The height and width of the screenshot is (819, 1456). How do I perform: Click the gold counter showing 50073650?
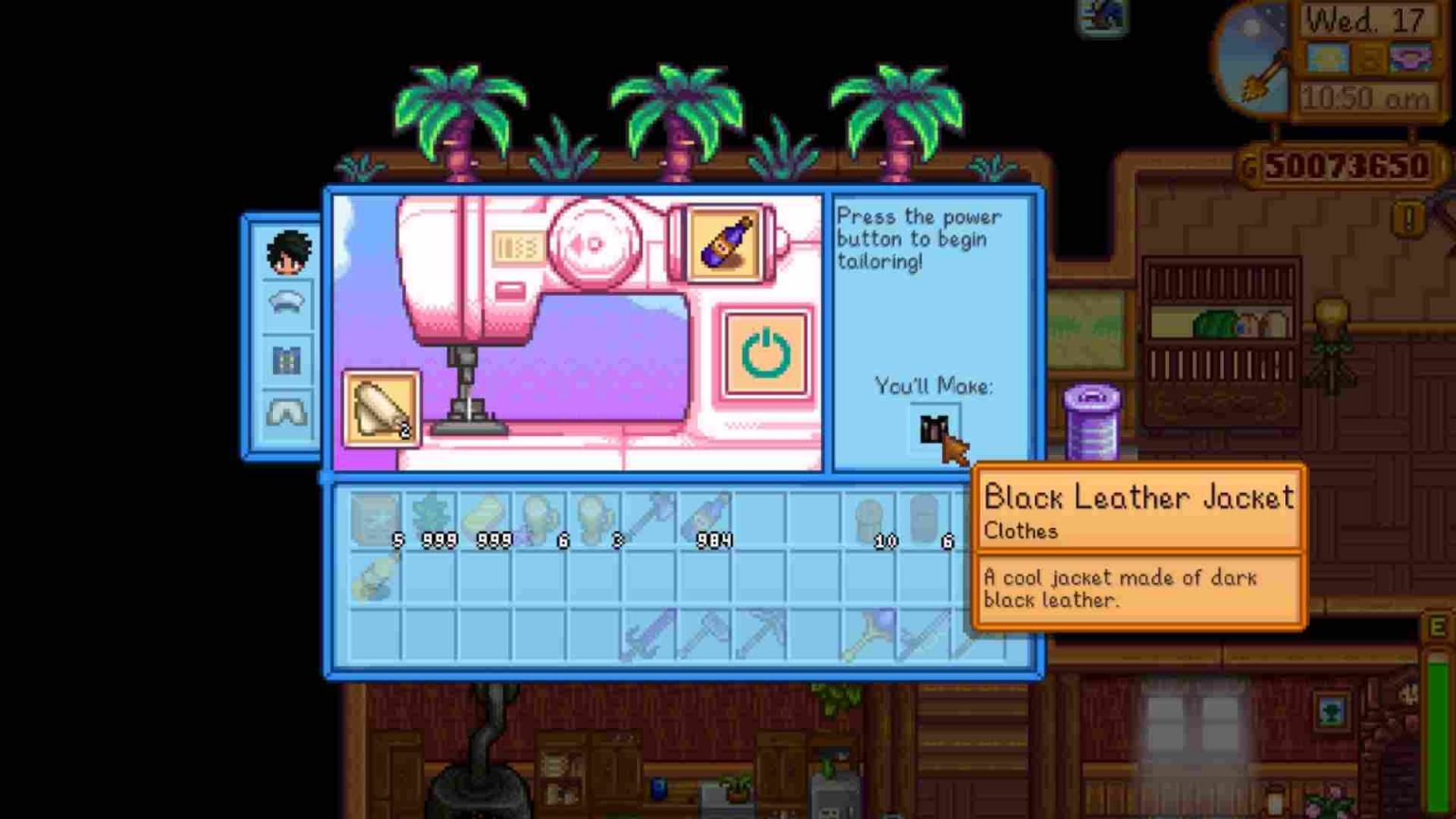coord(1341,163)
